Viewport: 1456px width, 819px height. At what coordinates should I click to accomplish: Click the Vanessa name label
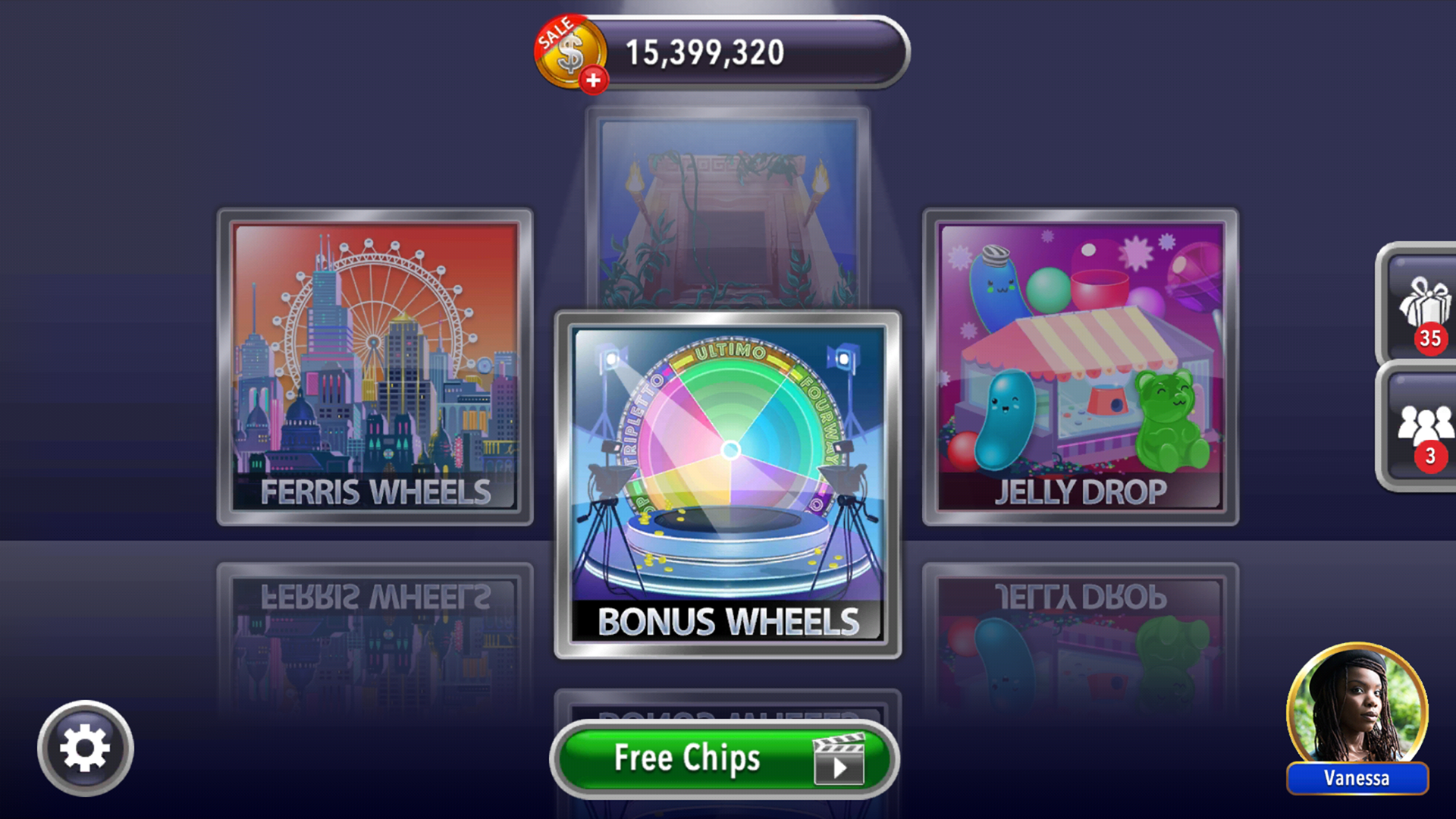[x=1356, y=778]
